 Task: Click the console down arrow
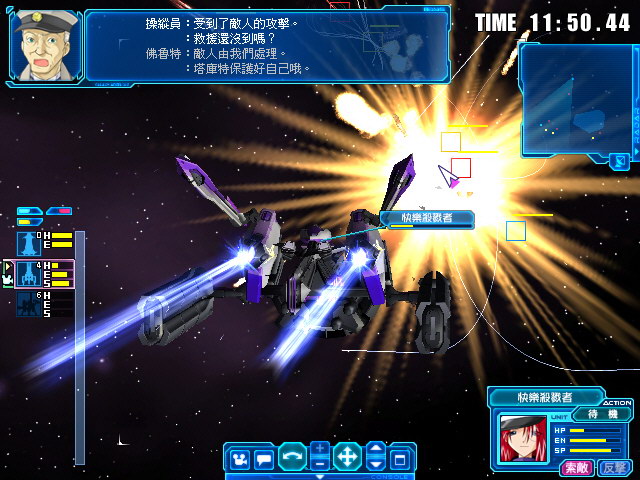click(375, 465)
